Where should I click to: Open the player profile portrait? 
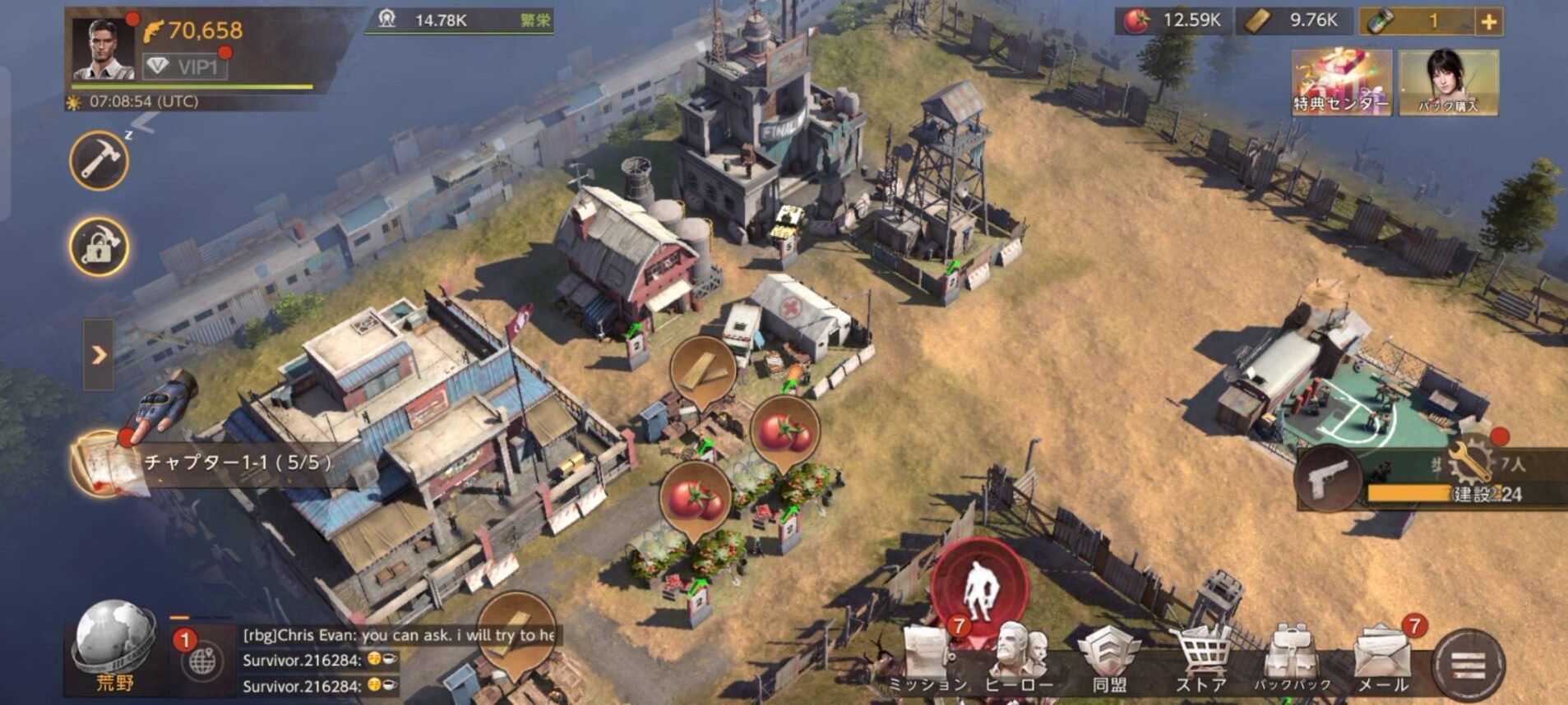(104, 48)
